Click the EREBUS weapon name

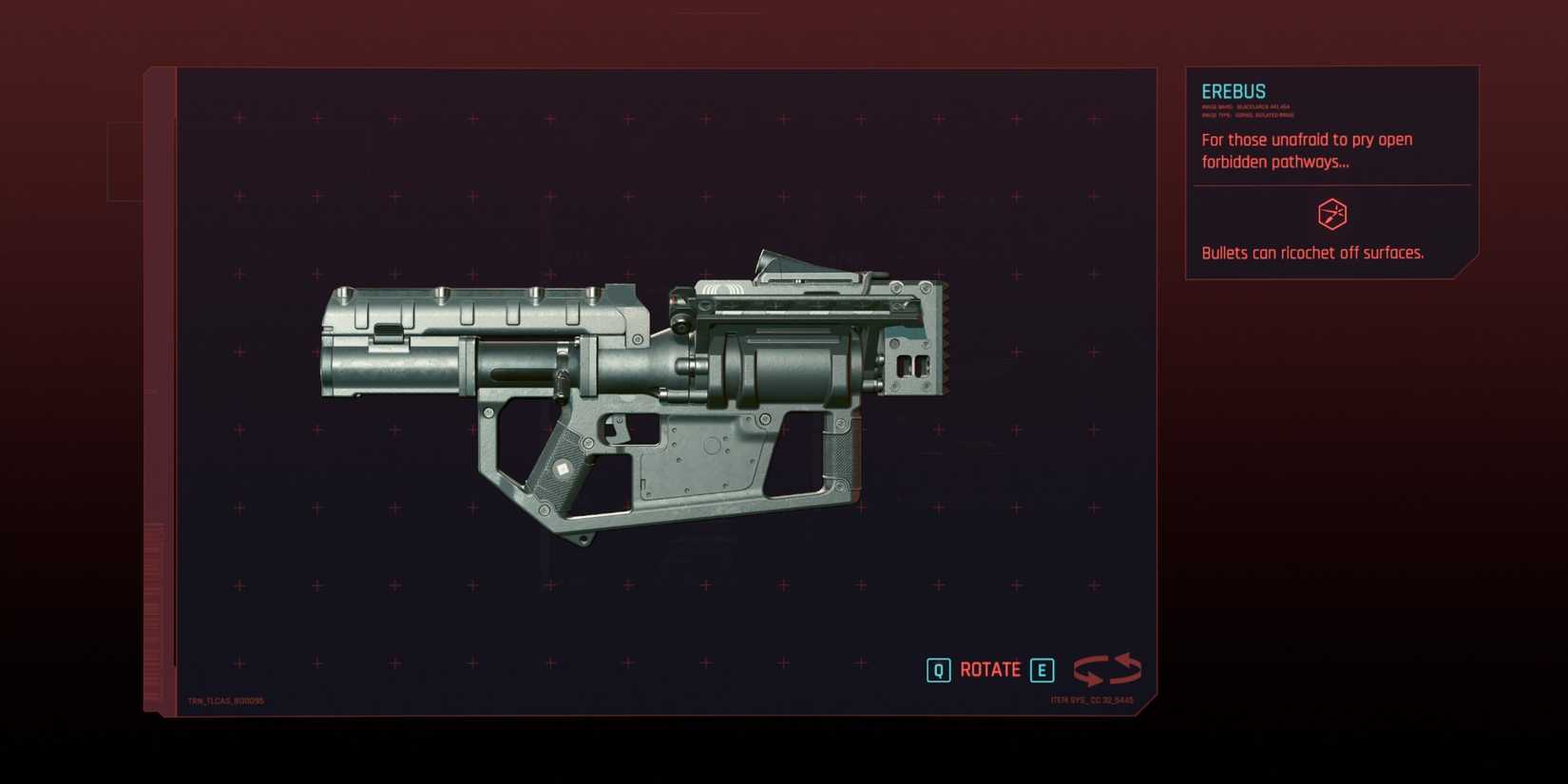(x=1233, y=90)
